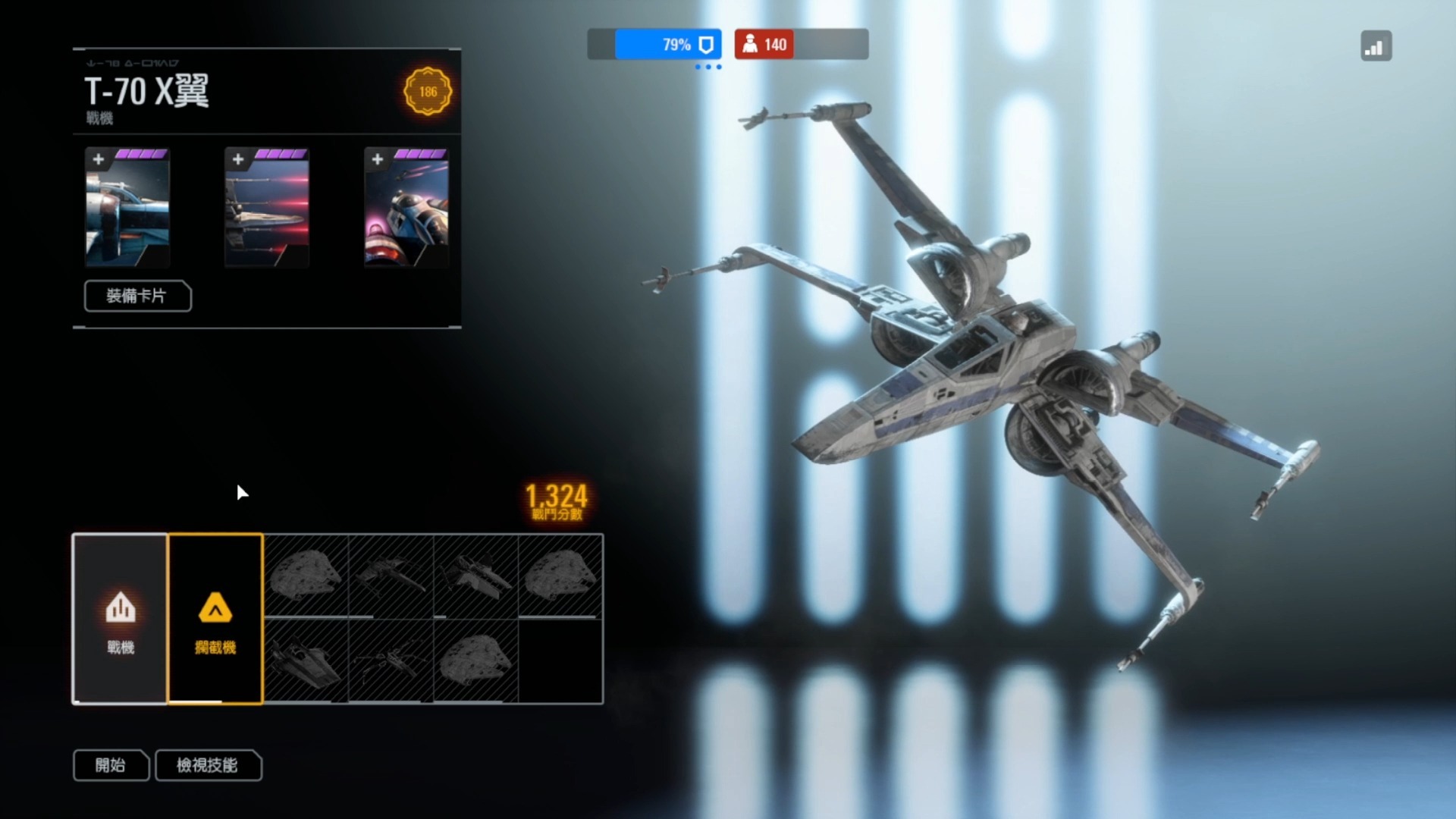Start the match with 開始
The width and height of the screenshot is (1456, 819).
(x=111, y=765)
